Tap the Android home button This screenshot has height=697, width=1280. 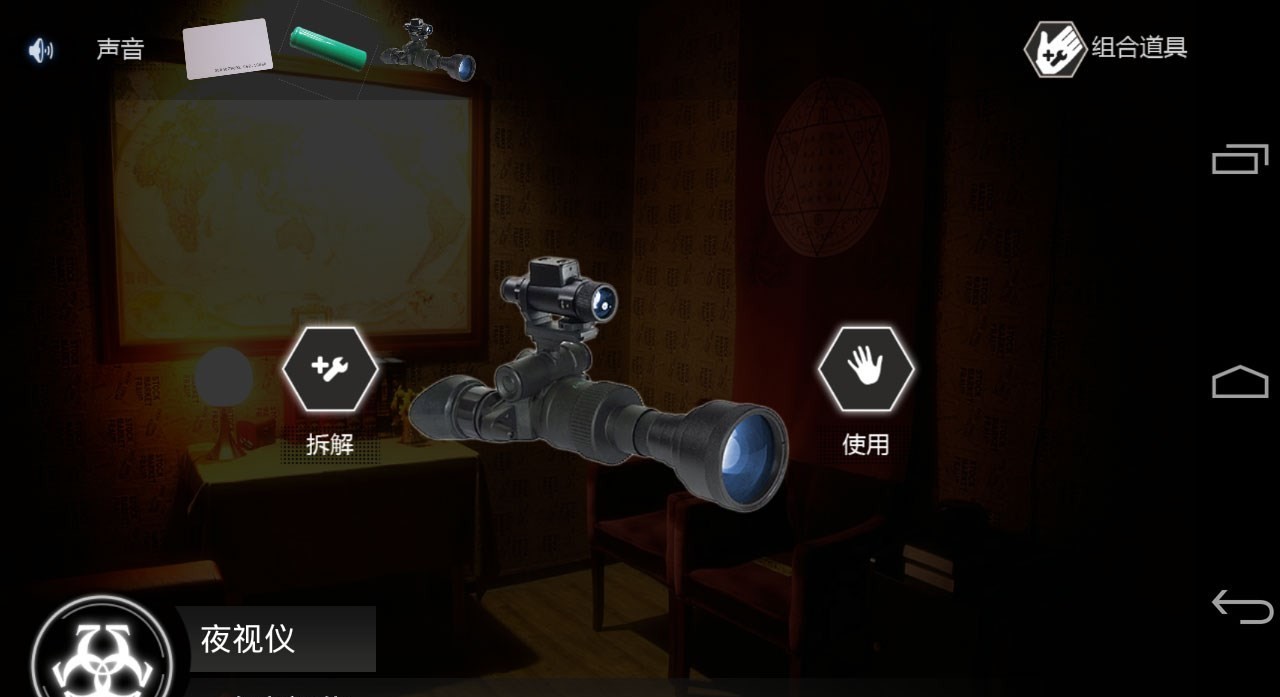[x=1240, y=382]
